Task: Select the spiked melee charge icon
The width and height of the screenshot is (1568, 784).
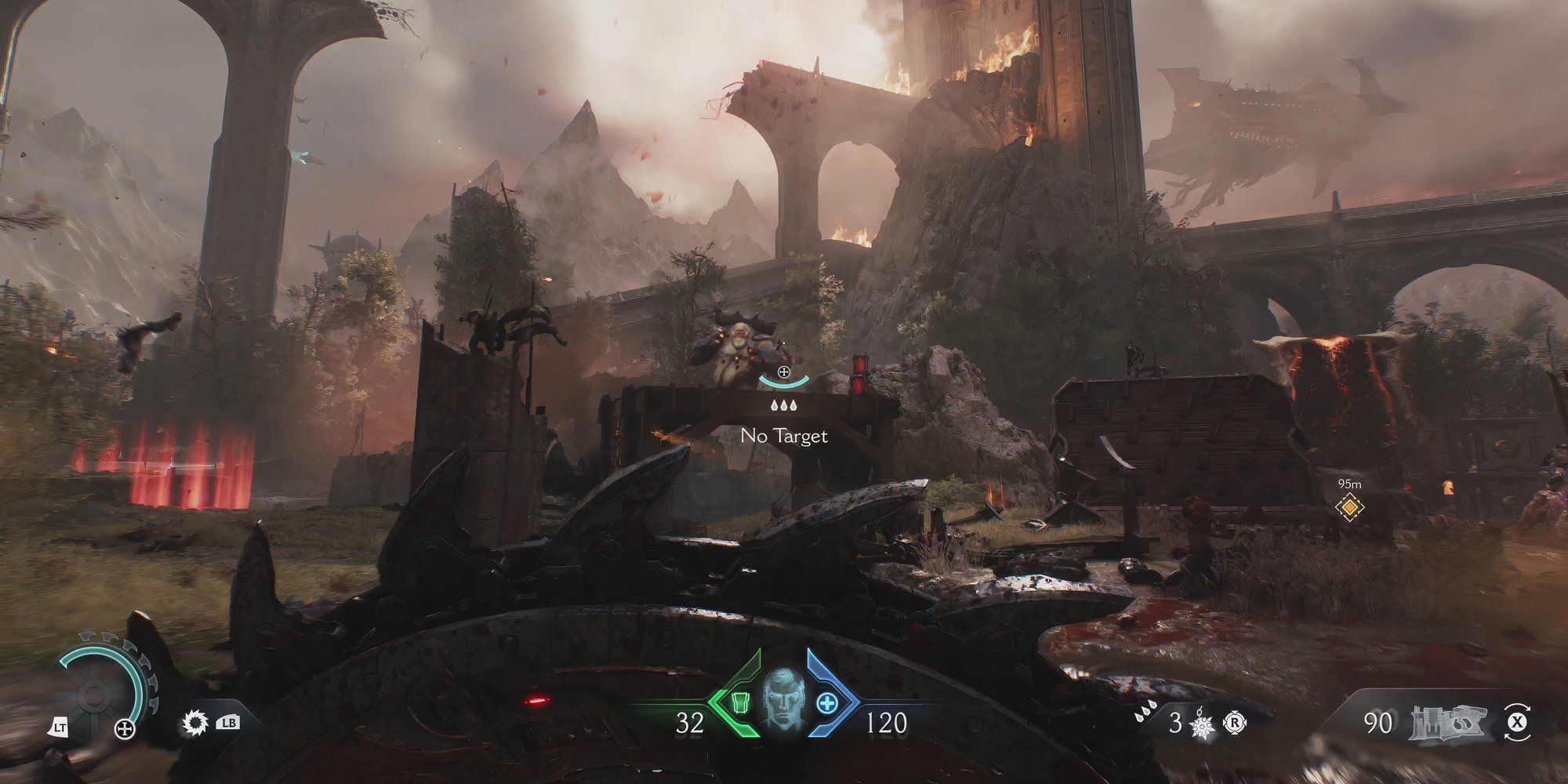Action: [x=1200, y=724]
